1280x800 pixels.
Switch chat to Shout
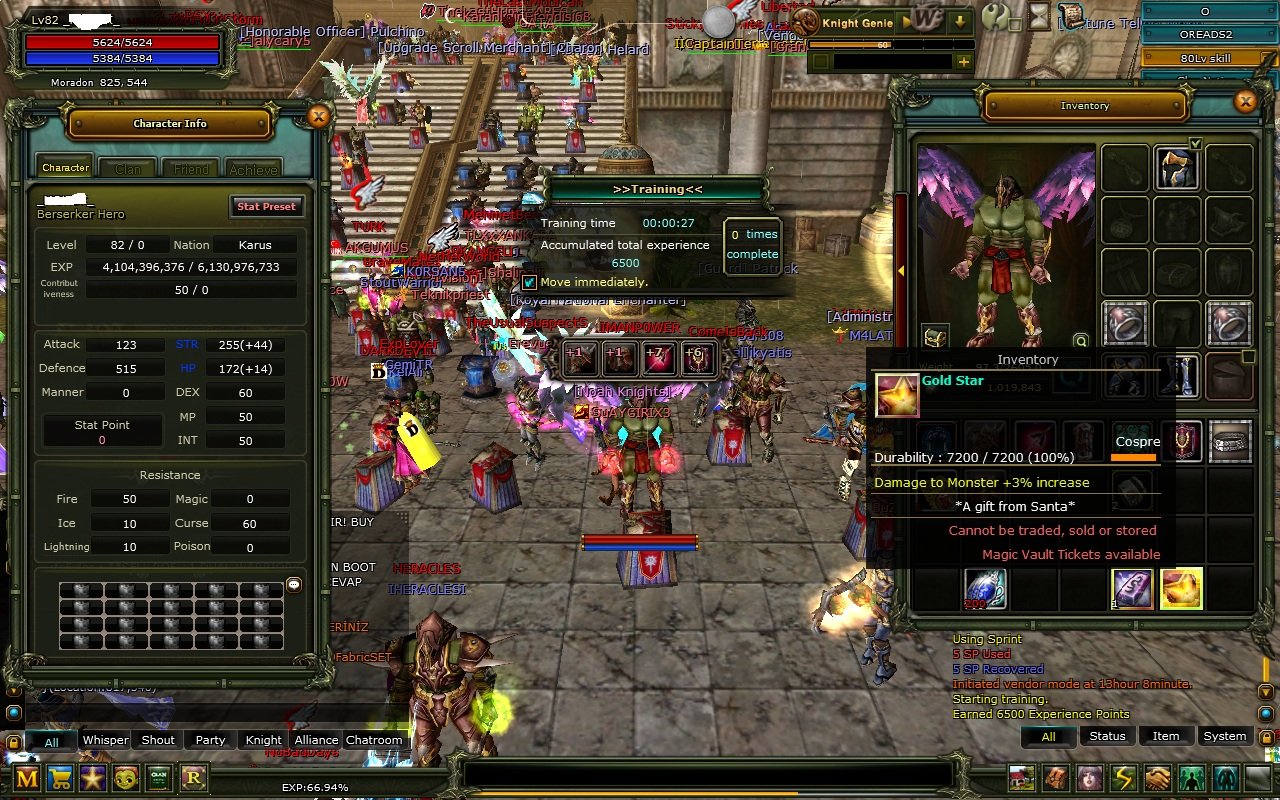(158, 740)
